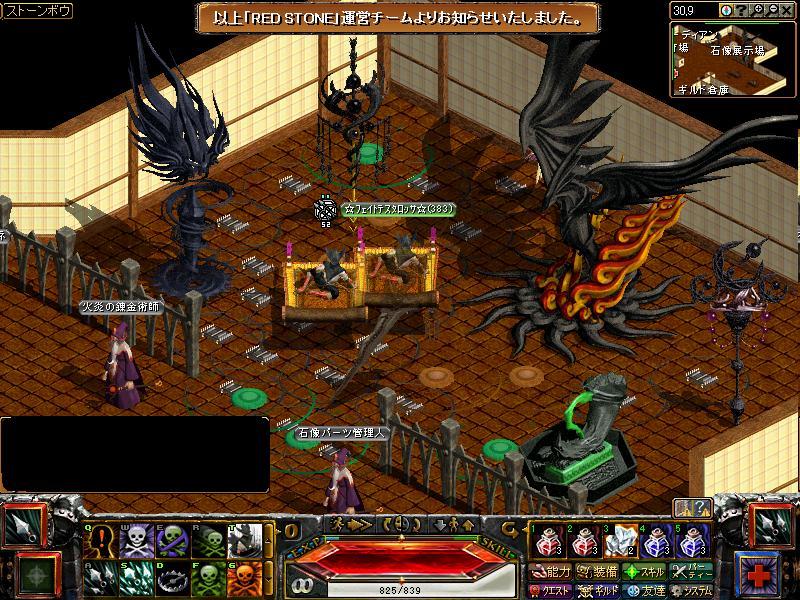Close the minimap with the X button
Viewport: 800px width, 600px height.
[787, 10]
